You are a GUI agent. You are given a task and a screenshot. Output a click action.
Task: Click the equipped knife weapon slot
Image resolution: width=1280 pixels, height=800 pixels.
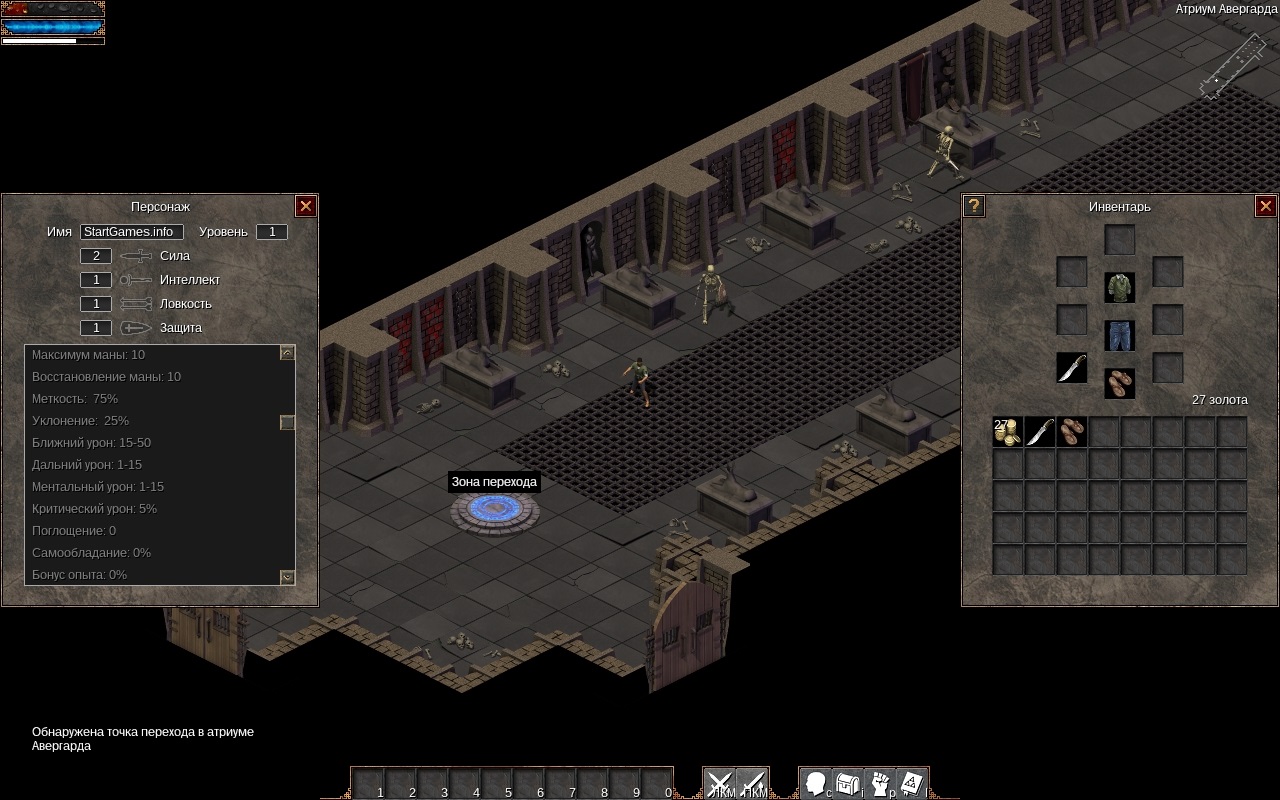[1072, 367]
